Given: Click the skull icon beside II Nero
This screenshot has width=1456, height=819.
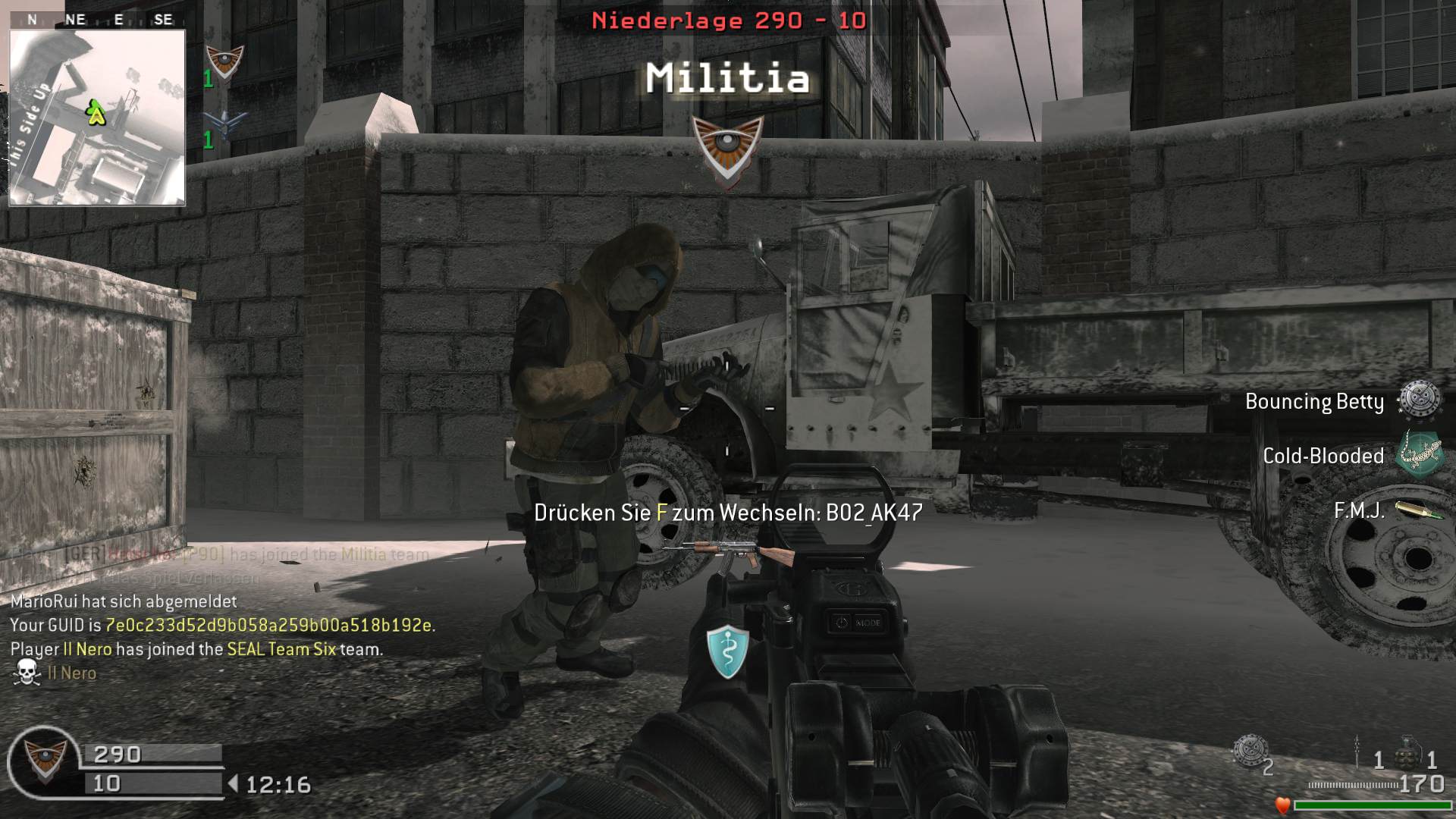Looking at the screenshot, I should click(x=27, y=673).
